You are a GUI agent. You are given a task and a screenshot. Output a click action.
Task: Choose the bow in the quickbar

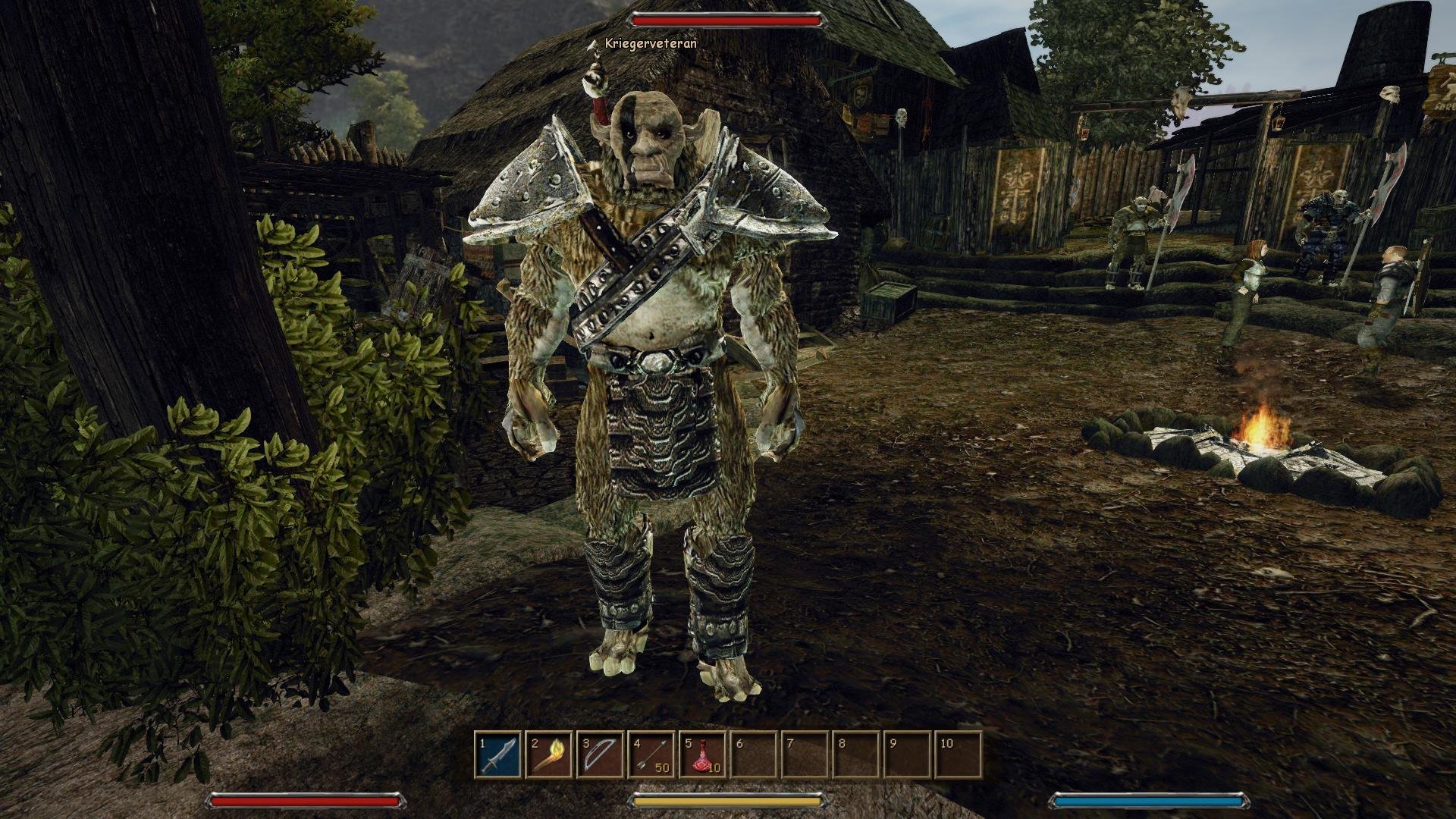600,754
